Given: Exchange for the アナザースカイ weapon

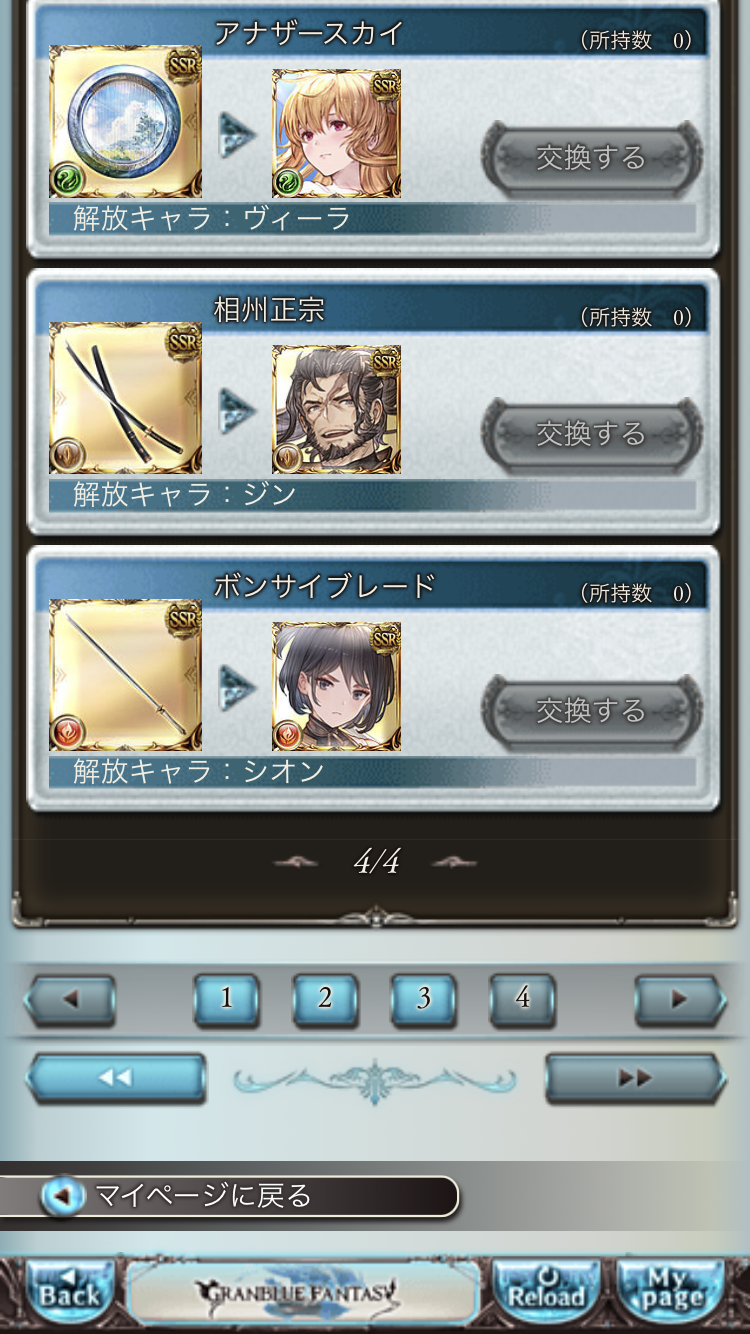Looking at the screenshot, I should pyautogui.click(x=591, y=158).
